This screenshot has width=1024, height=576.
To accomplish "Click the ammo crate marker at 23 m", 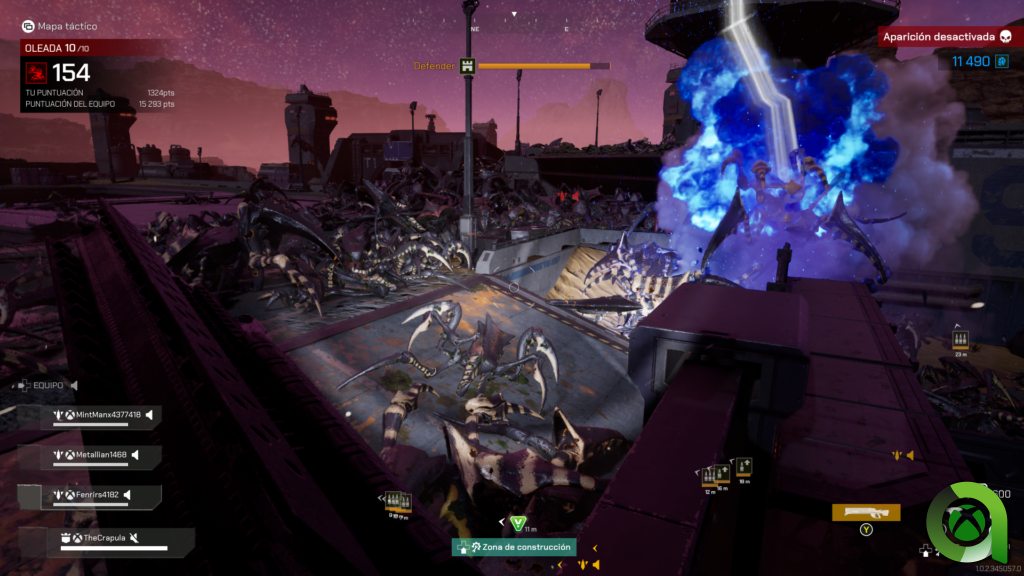I will tap(960, 341).
